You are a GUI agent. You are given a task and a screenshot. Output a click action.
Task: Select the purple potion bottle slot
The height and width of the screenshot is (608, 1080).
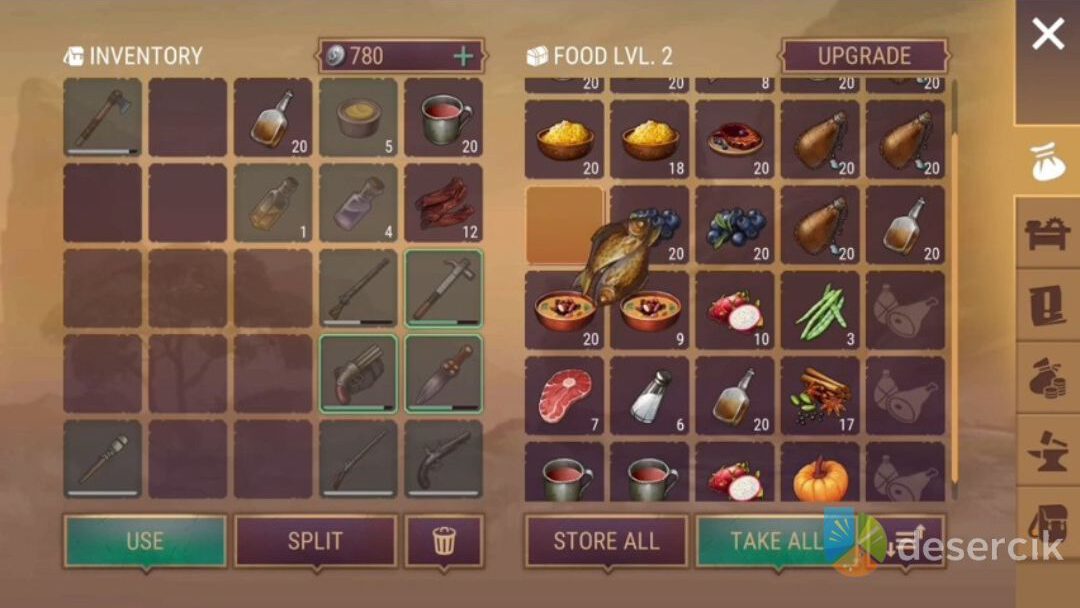(358, 203)
